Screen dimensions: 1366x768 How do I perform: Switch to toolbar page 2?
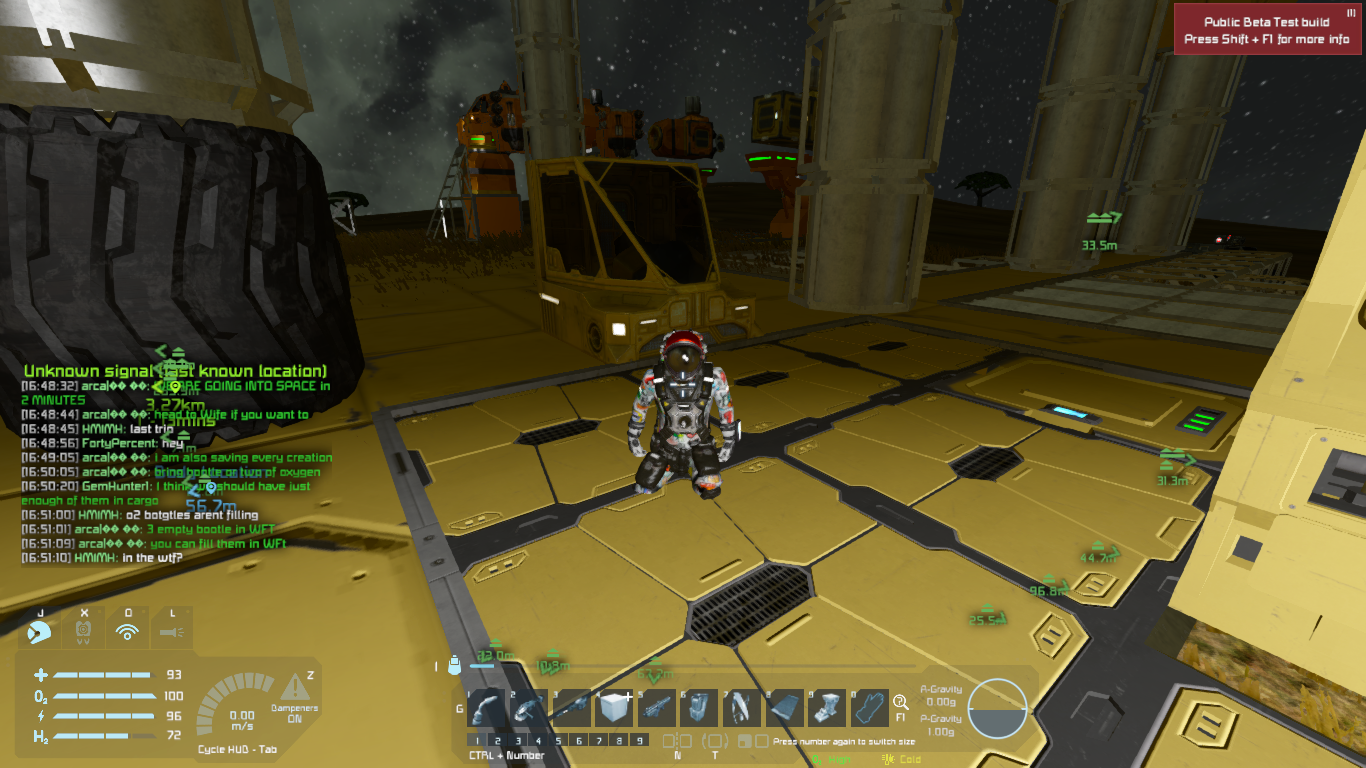[496, 741]
